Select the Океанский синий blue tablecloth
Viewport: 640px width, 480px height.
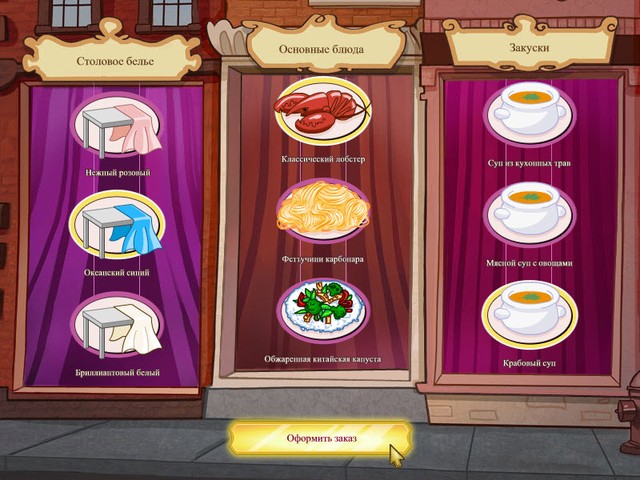(x=117, y=225)
